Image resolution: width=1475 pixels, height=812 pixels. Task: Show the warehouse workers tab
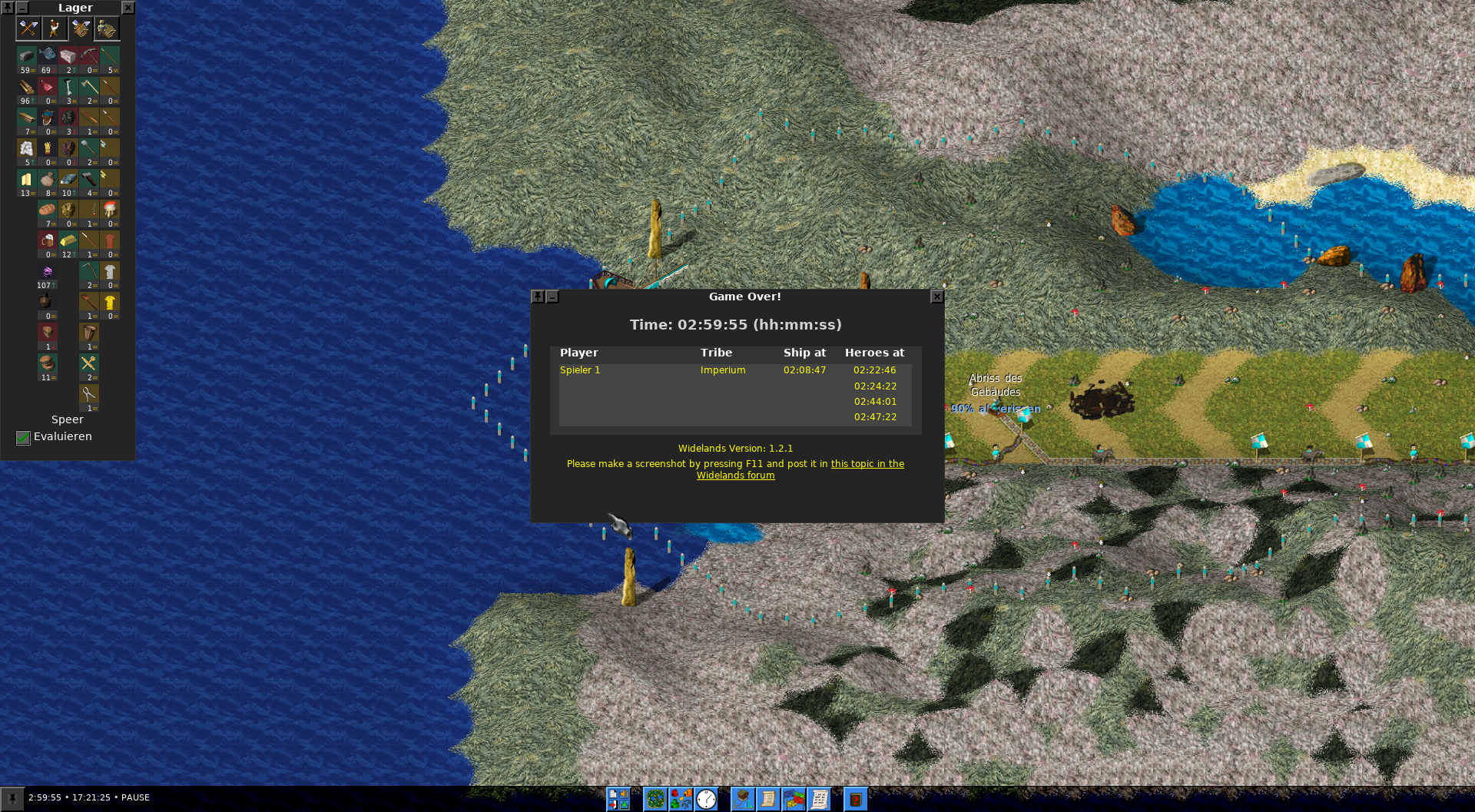point(107,28)
